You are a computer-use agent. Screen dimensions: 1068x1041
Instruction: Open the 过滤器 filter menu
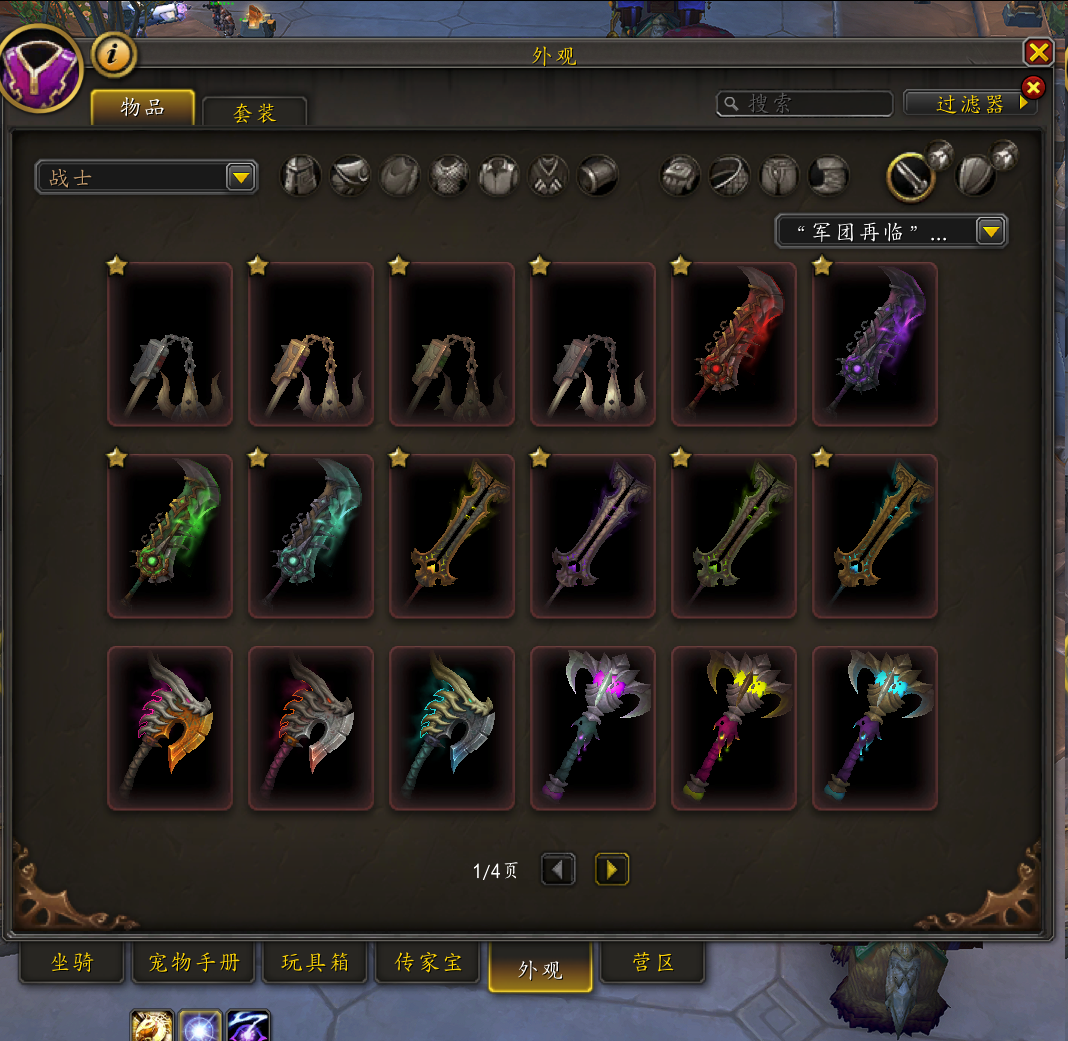968,103
